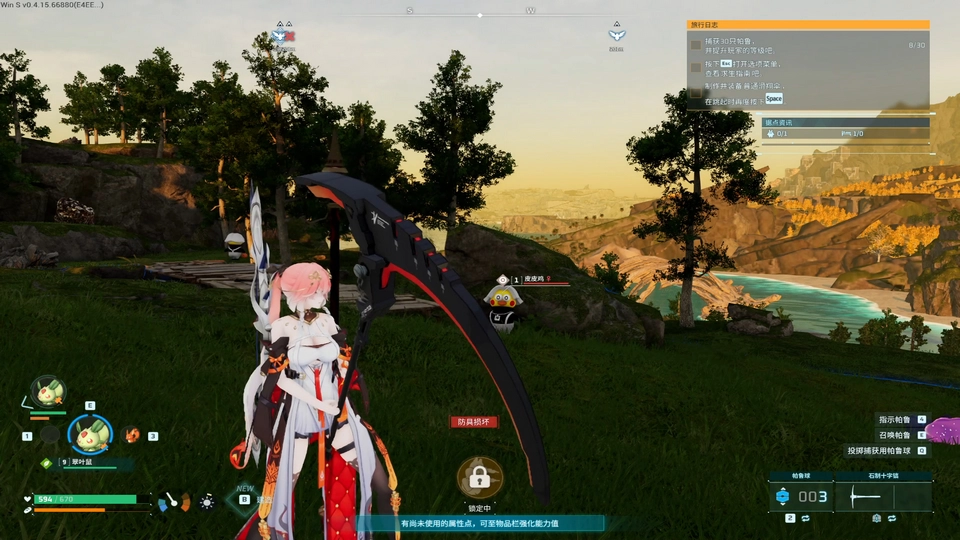Image resolution: width=960 pixels, height=540 pixels.
Task: Click the swap arrows under the pickaxe slot
Action: tap(890, 519)
